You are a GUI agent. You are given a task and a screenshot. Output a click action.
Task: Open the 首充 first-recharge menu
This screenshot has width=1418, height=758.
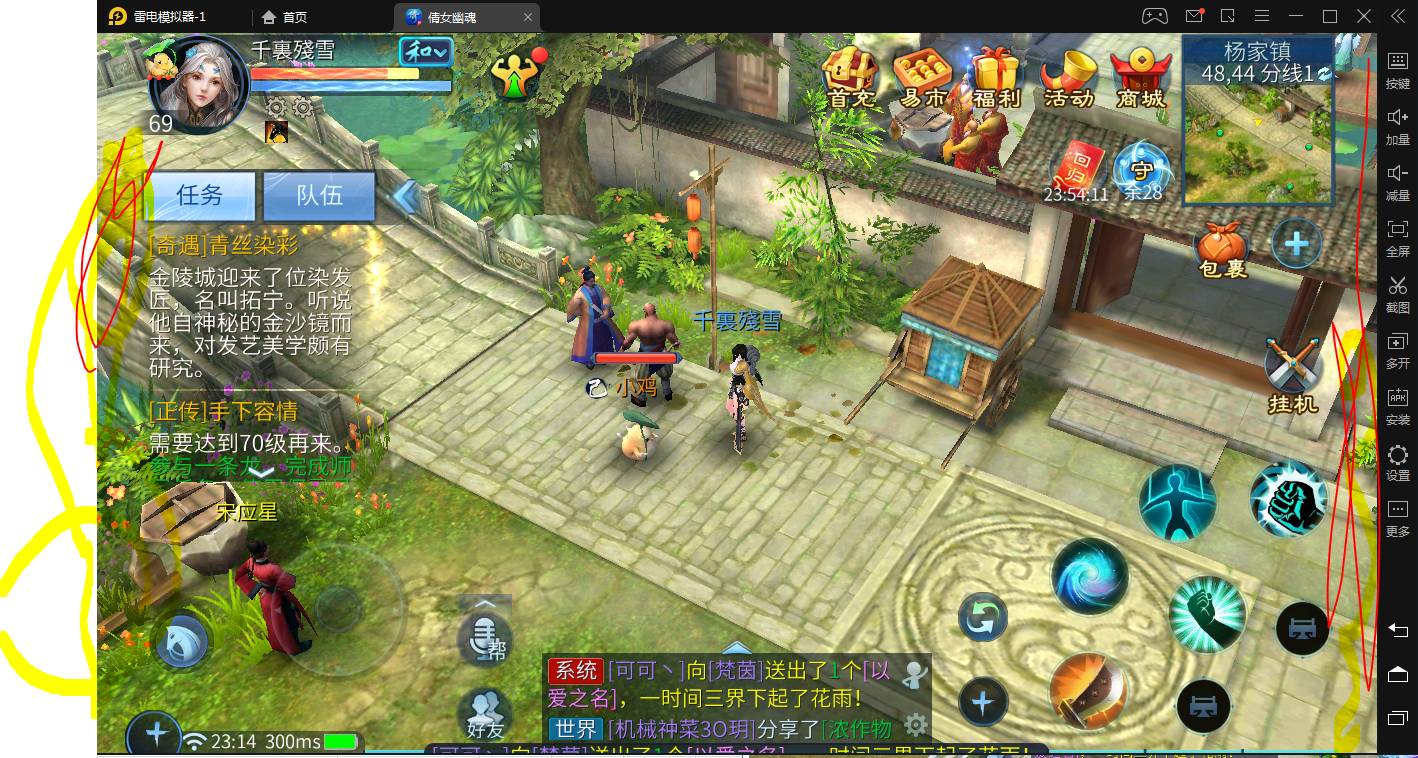851,77
